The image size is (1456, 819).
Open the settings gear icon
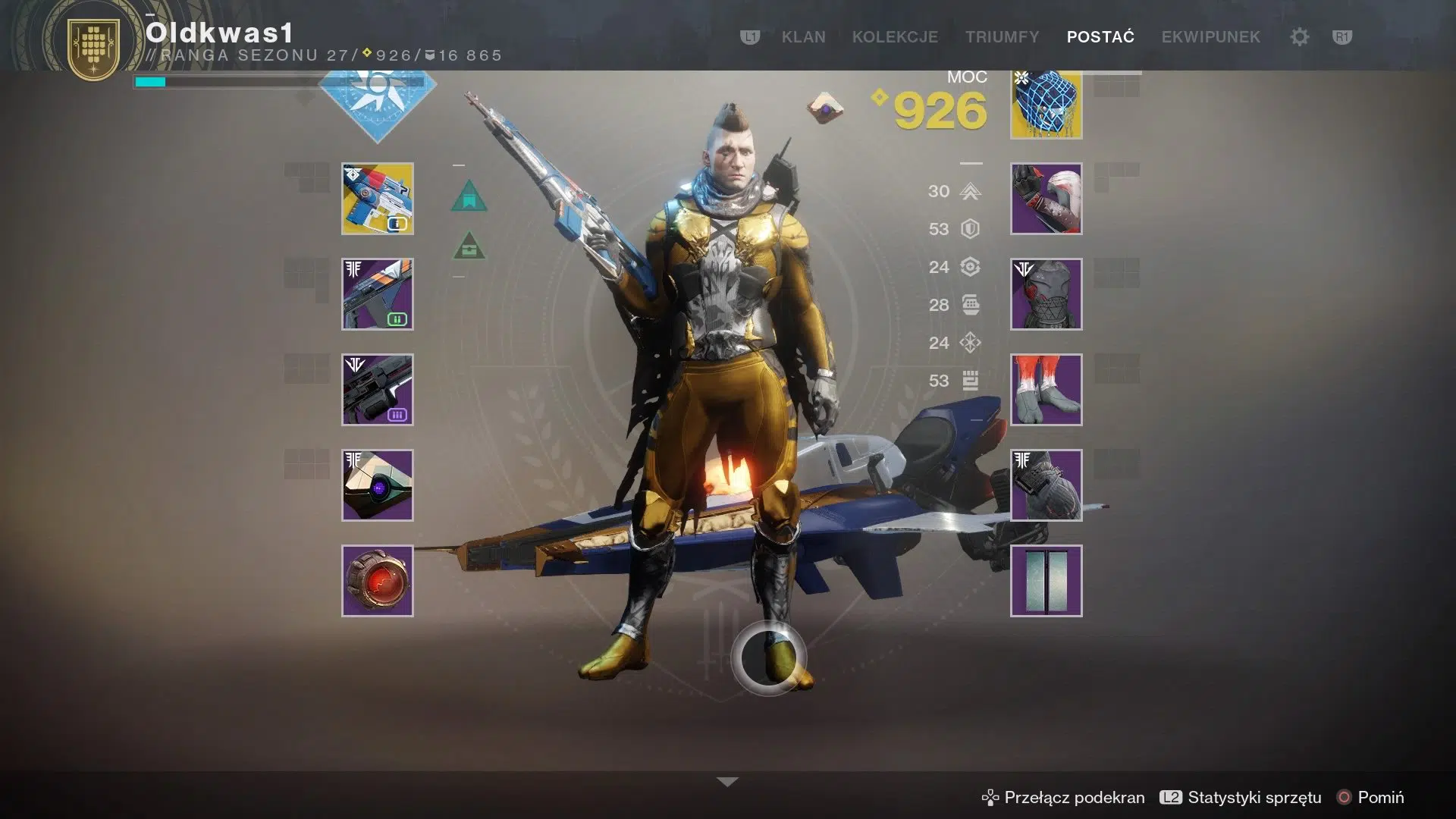pos(1299,37)
